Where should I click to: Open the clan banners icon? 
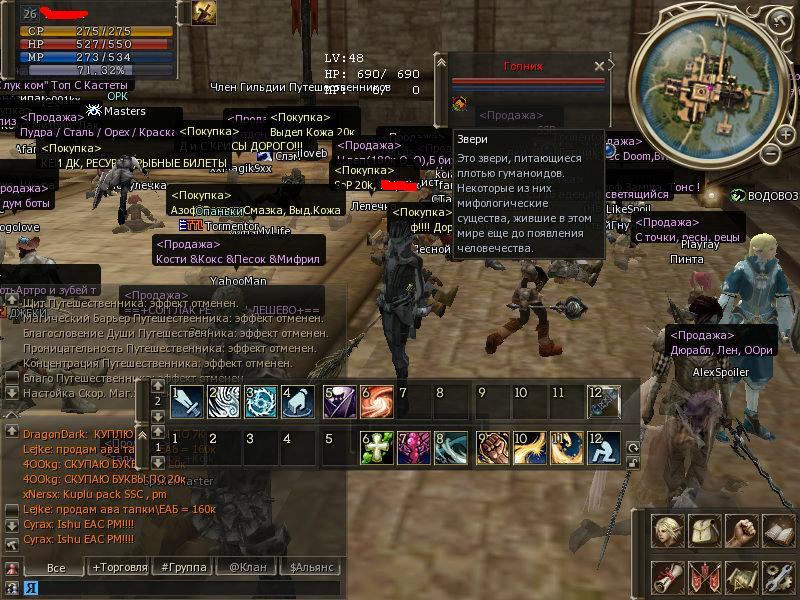703,577
